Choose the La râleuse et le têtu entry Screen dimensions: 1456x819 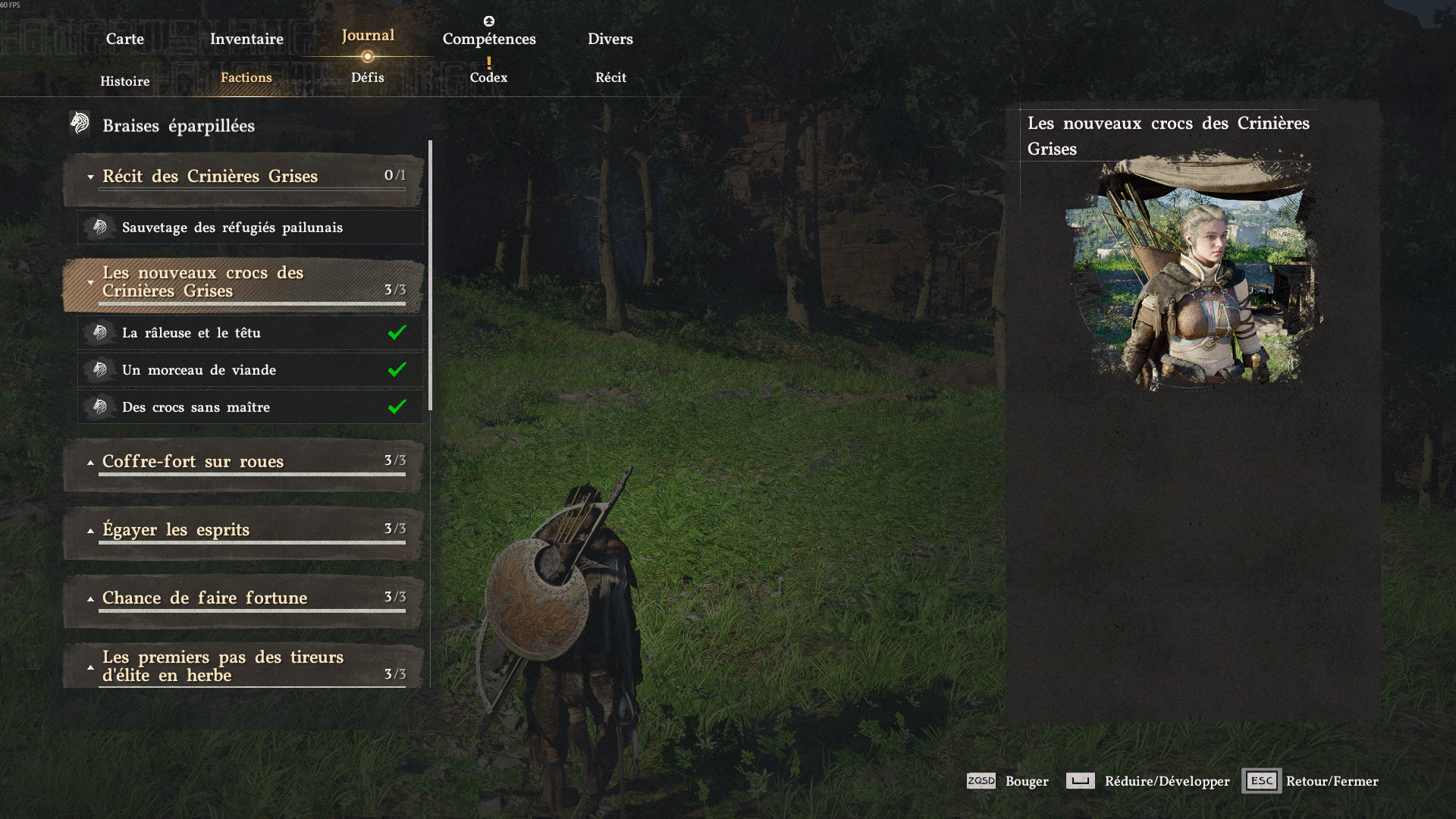(x=250, y=333)
